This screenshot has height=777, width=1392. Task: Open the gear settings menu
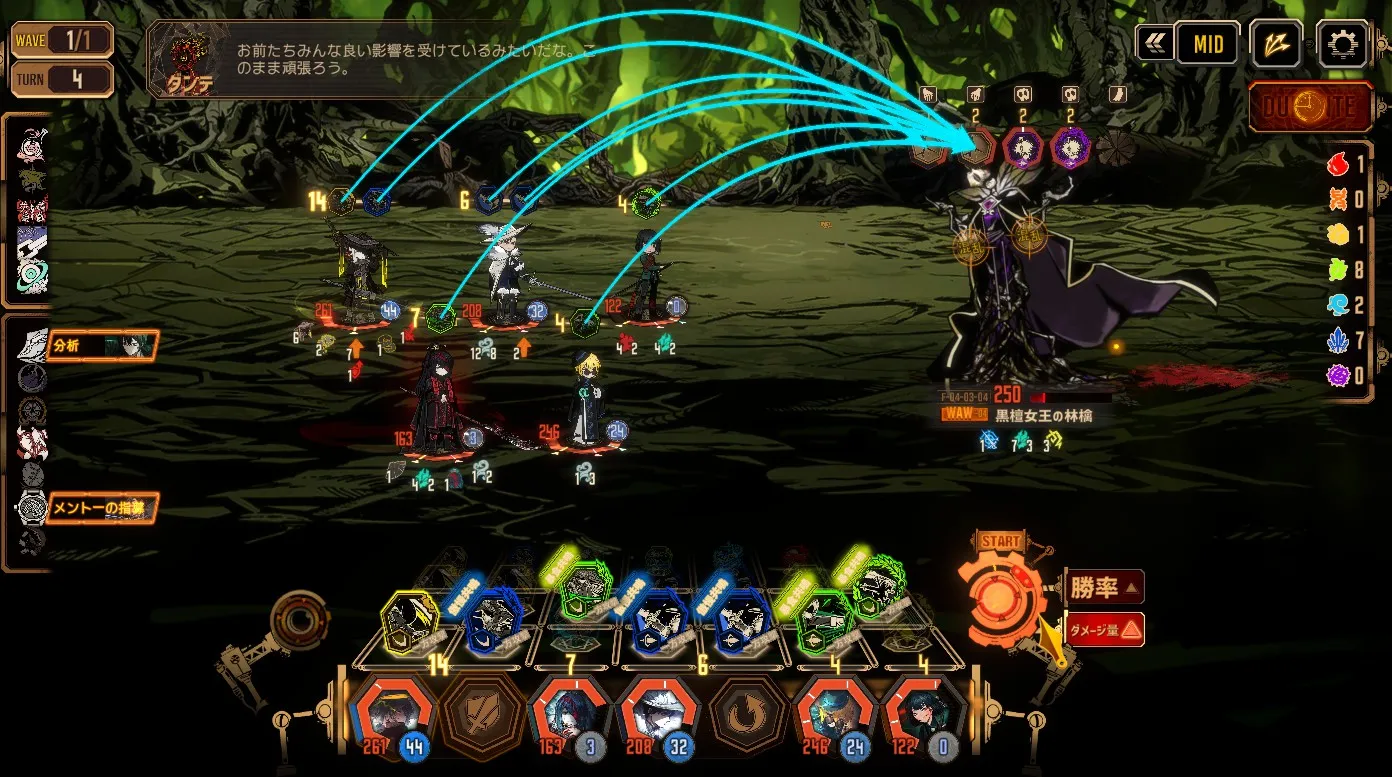pyautogui.click(x=1342, y=44)
